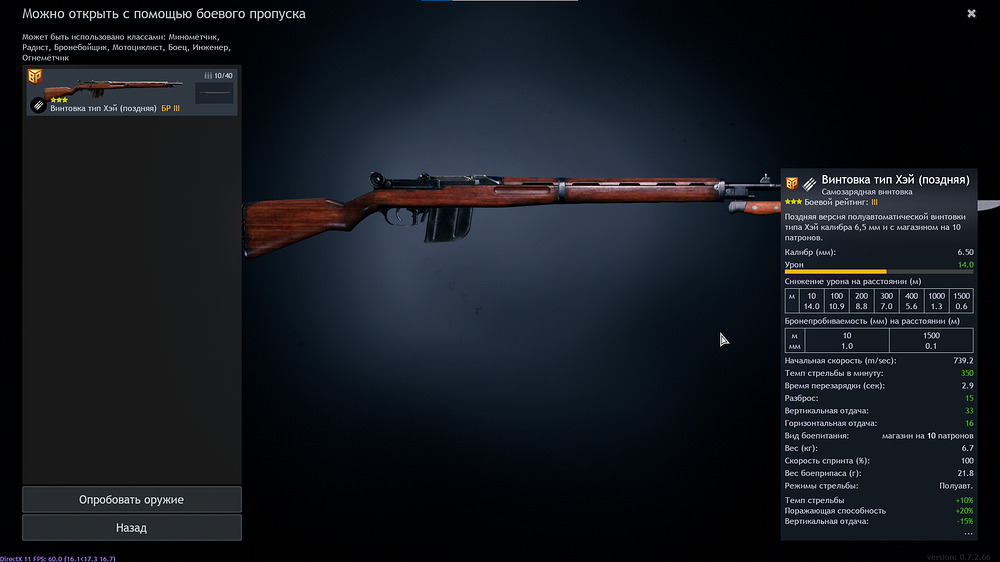The width and height of the screenshot is (1000, 562).
Task: Expand stats via the ellipsis at panel bottom
Action: point(967,533)
